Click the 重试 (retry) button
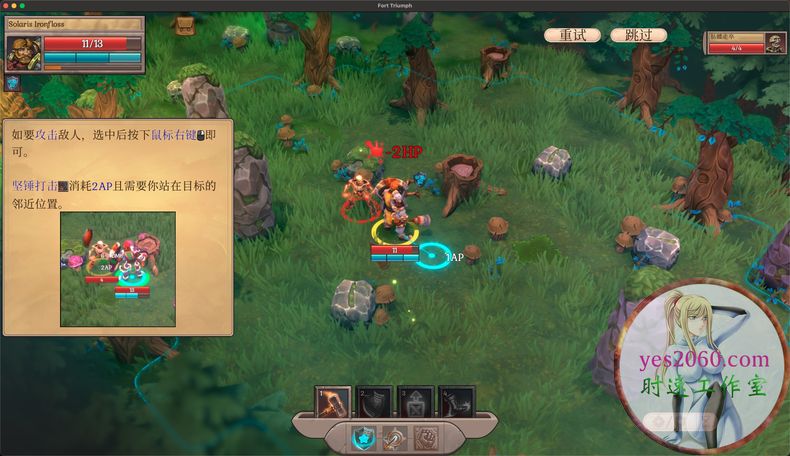Image resolution: width=790 pixels, height=456 pixels. (573, 35)
